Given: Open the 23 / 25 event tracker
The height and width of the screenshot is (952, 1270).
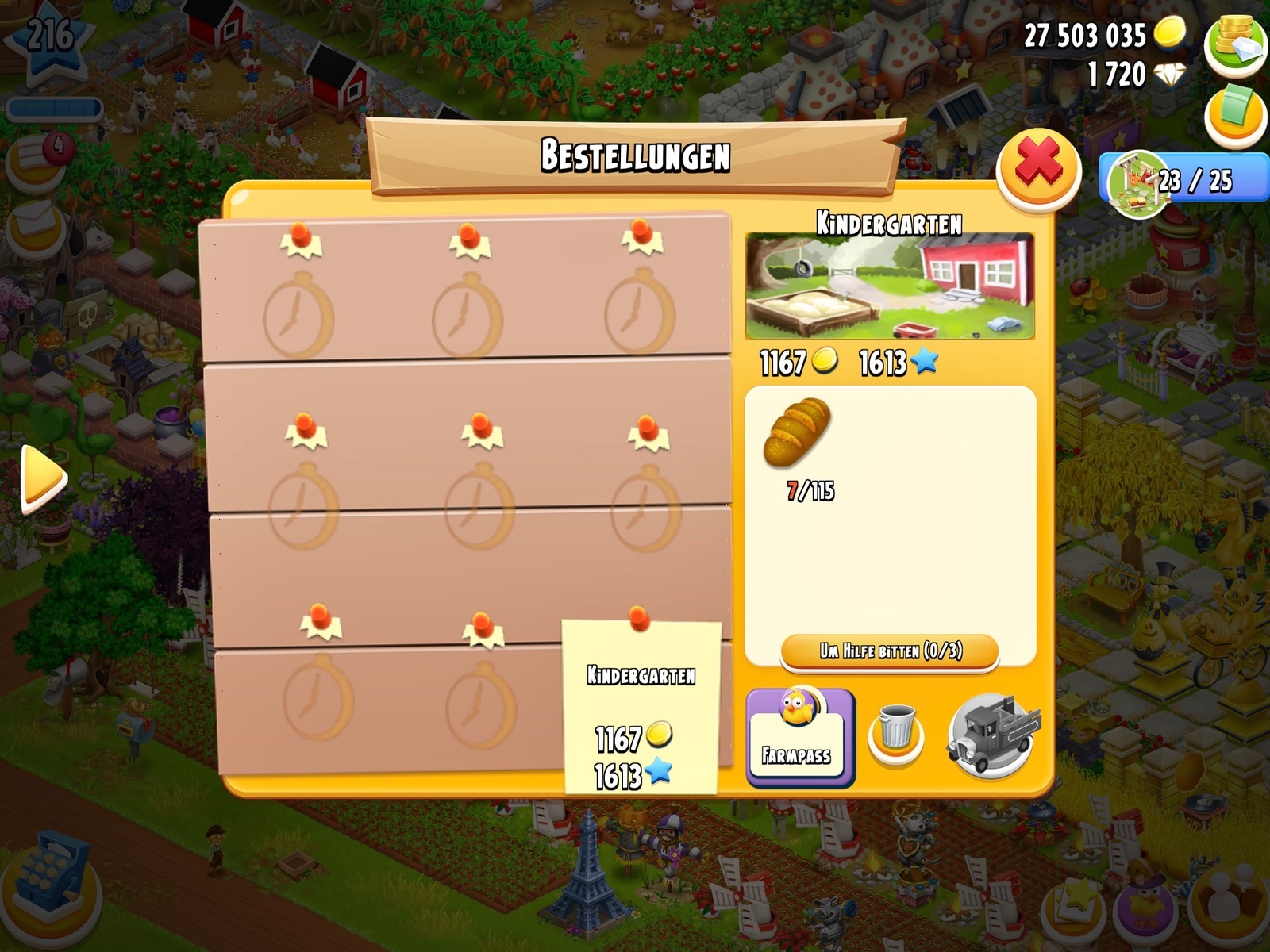Looking at the screenshot, I should tap(1183, 181).
